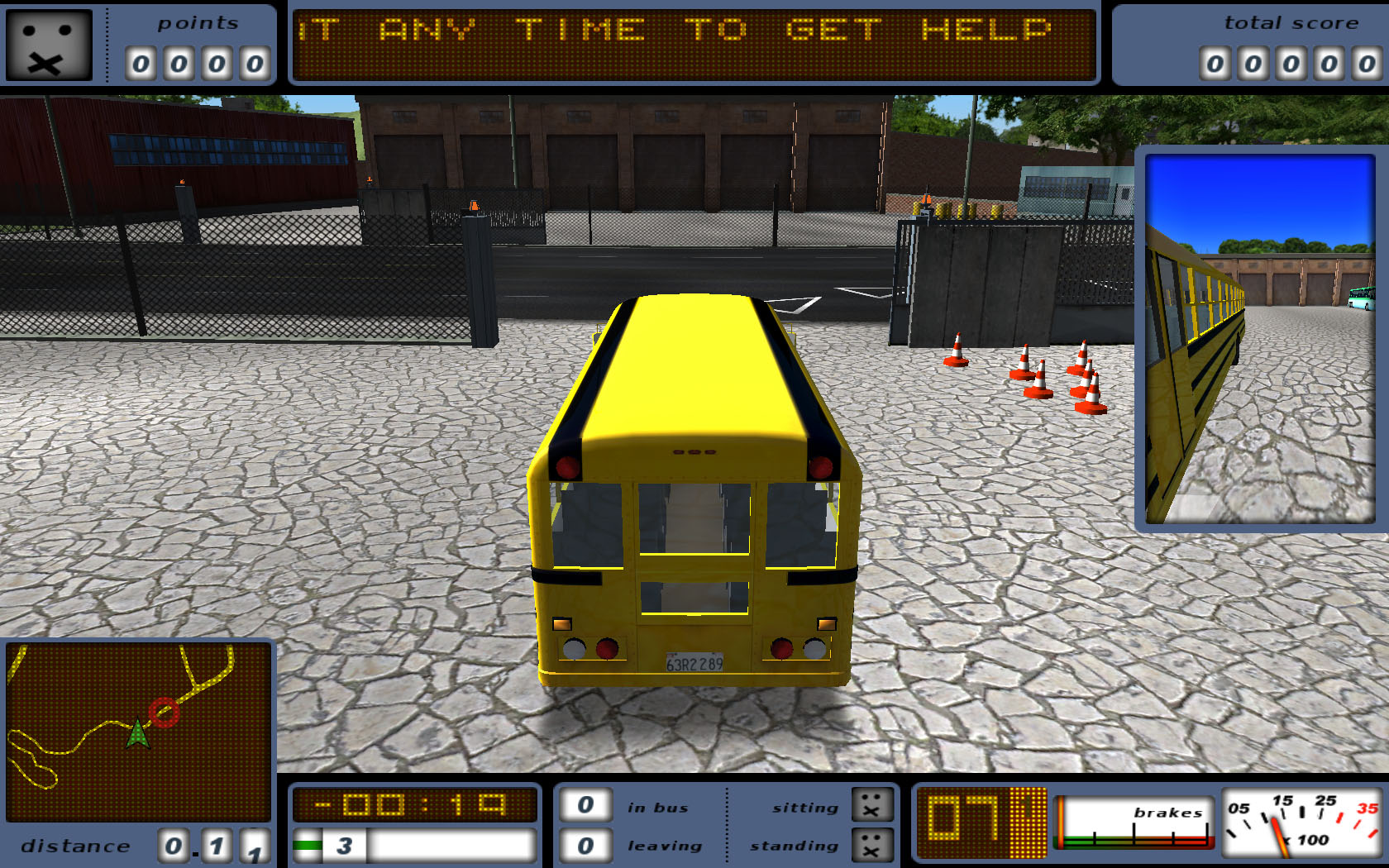Click the green arrow marker on the minimap
This screenshot has width=1389, height=868.
[x=137, y=731]
